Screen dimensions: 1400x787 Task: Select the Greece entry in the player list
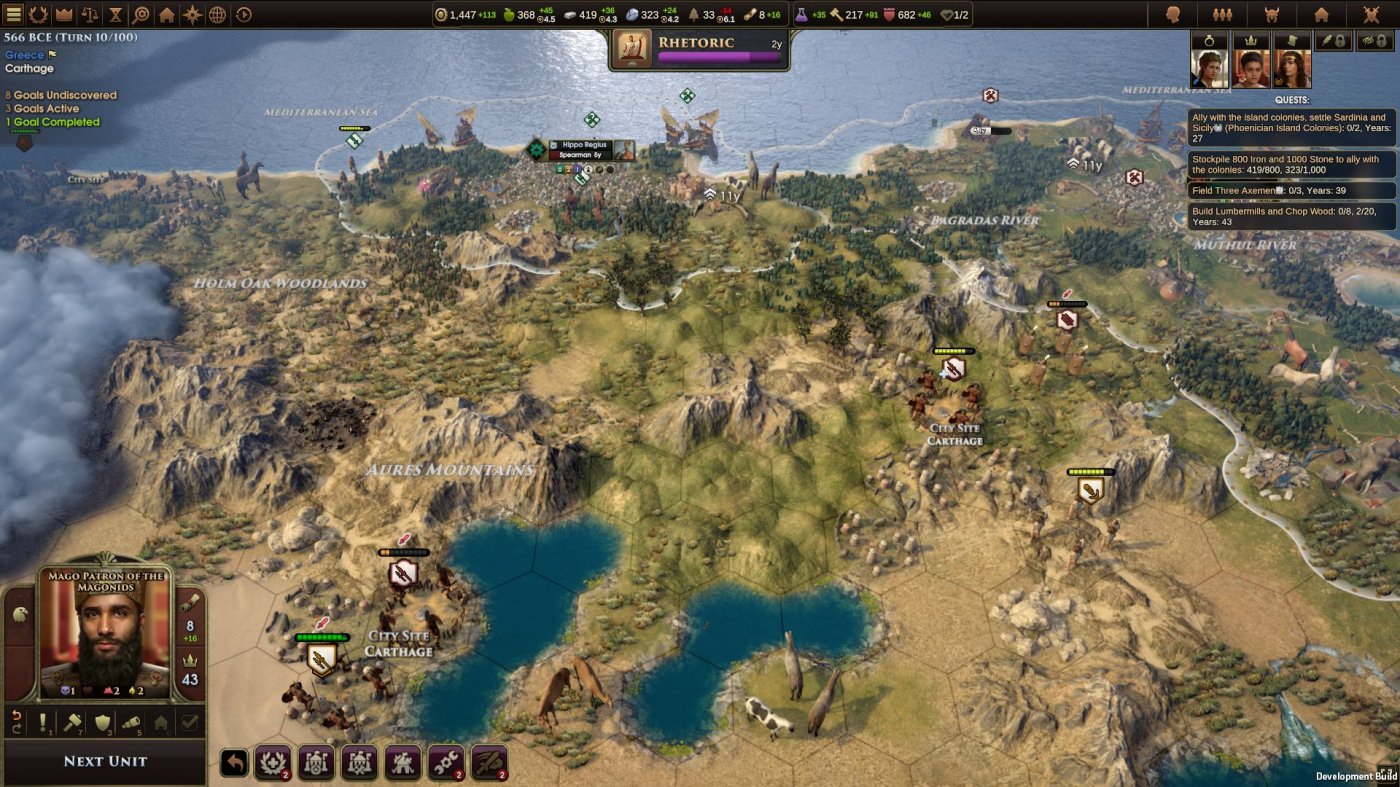(25, 55)
